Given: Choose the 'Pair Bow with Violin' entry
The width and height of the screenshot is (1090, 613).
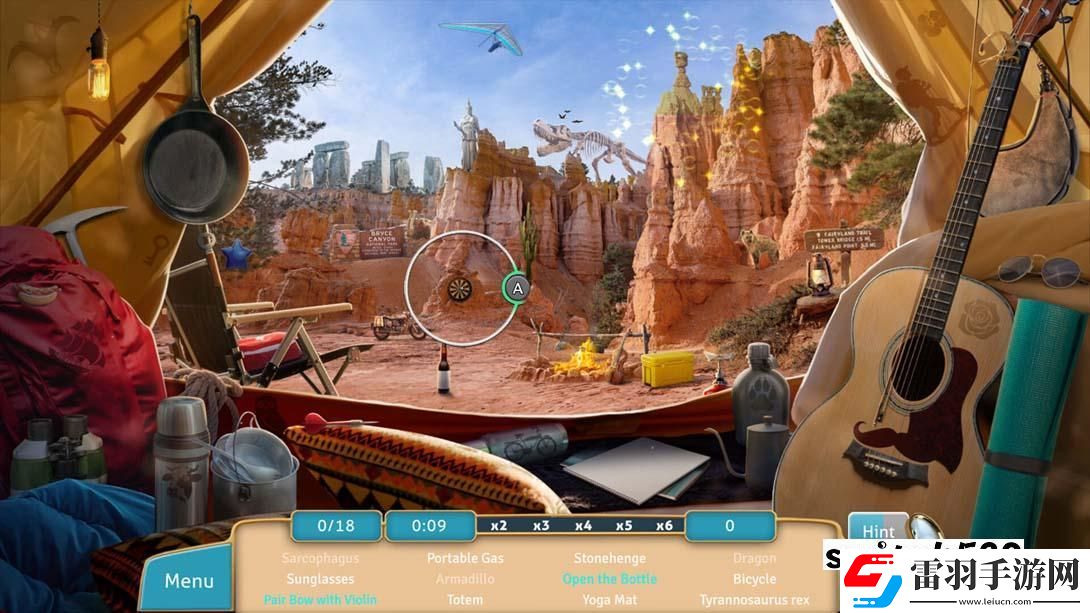Looking at the screenshot, I should coord(320,600).
